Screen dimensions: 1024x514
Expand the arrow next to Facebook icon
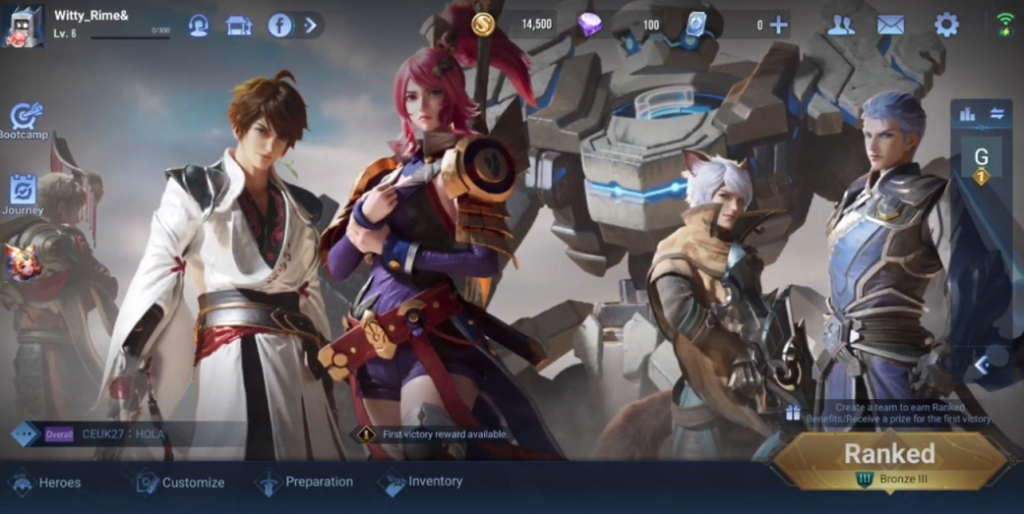[310, 25]
